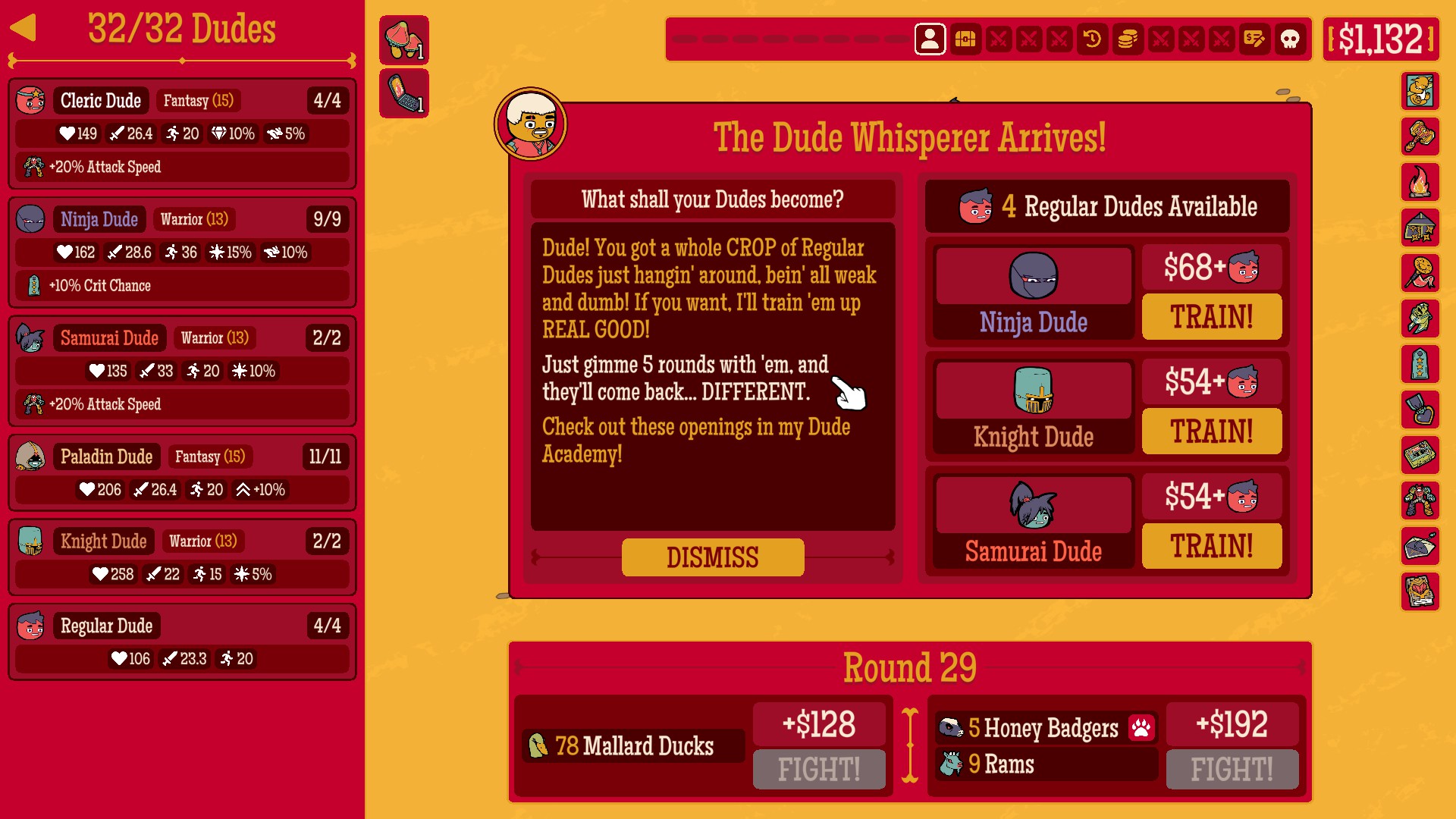Click the rewind/history clock icon in the toolbar

pyautogui.click(x=1093, y=39)
